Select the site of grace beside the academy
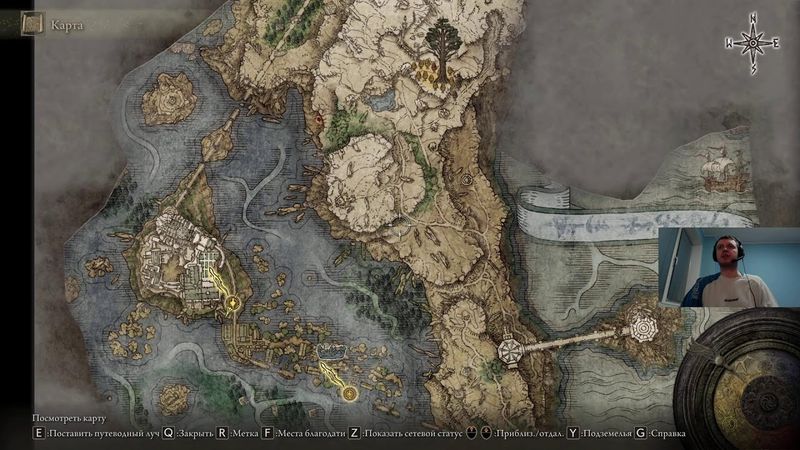The width and height of the screenshot is (800, 450). [x=234, y=301]
